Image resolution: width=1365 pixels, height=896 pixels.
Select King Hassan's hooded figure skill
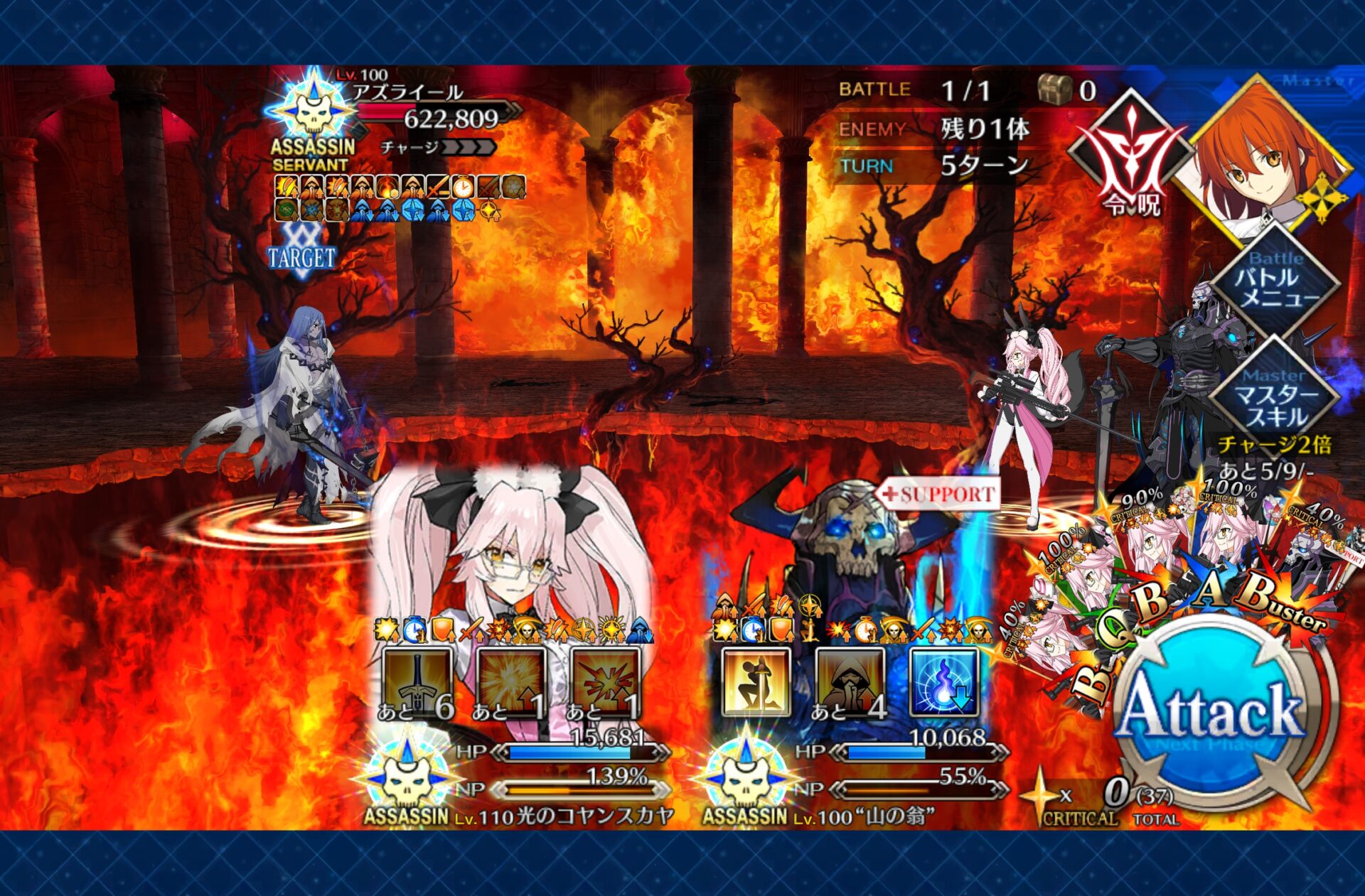(850, 683)
